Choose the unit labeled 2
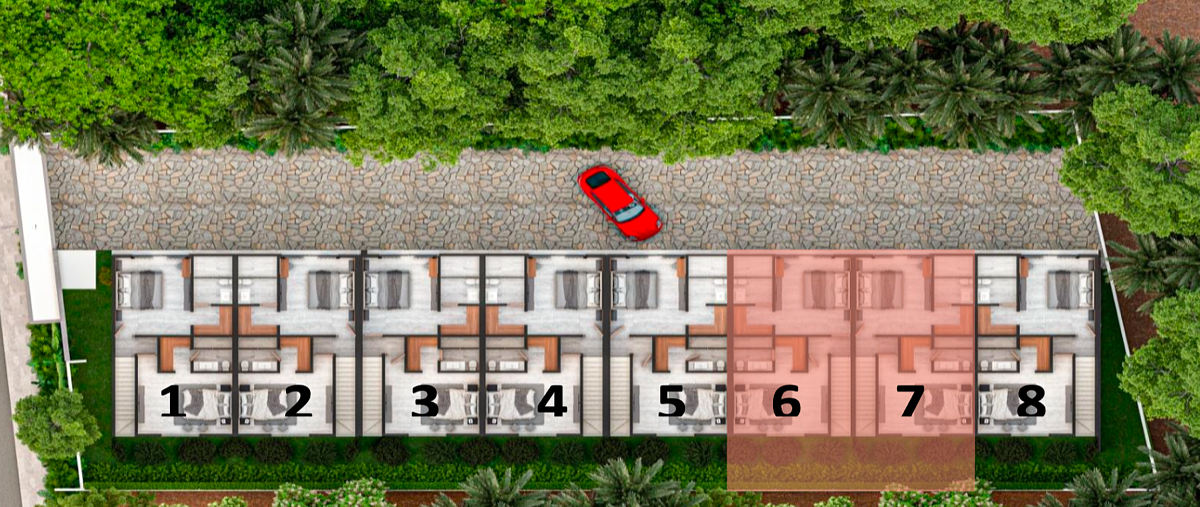The height and width of the screenshot is (507, 1200). pyautogui.click(x=297, y=402)
